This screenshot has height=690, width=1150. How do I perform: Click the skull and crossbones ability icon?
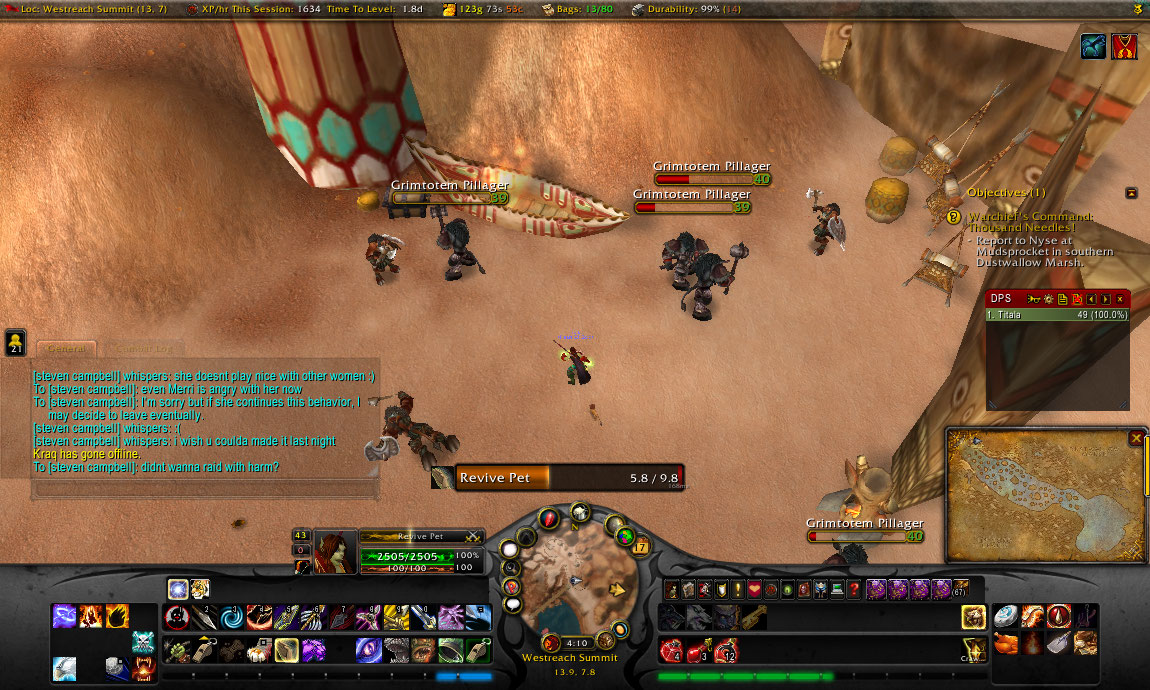142,642
